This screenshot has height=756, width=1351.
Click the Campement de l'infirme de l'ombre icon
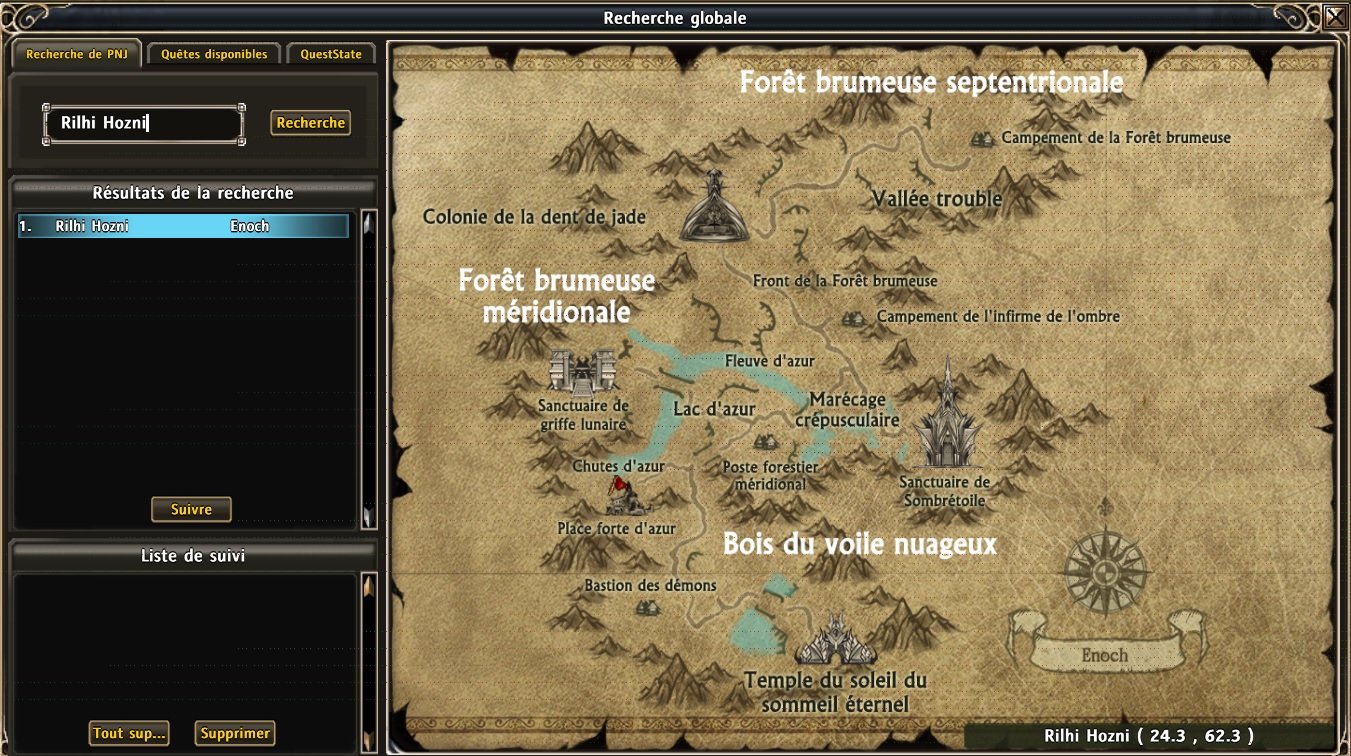point(853,317)
